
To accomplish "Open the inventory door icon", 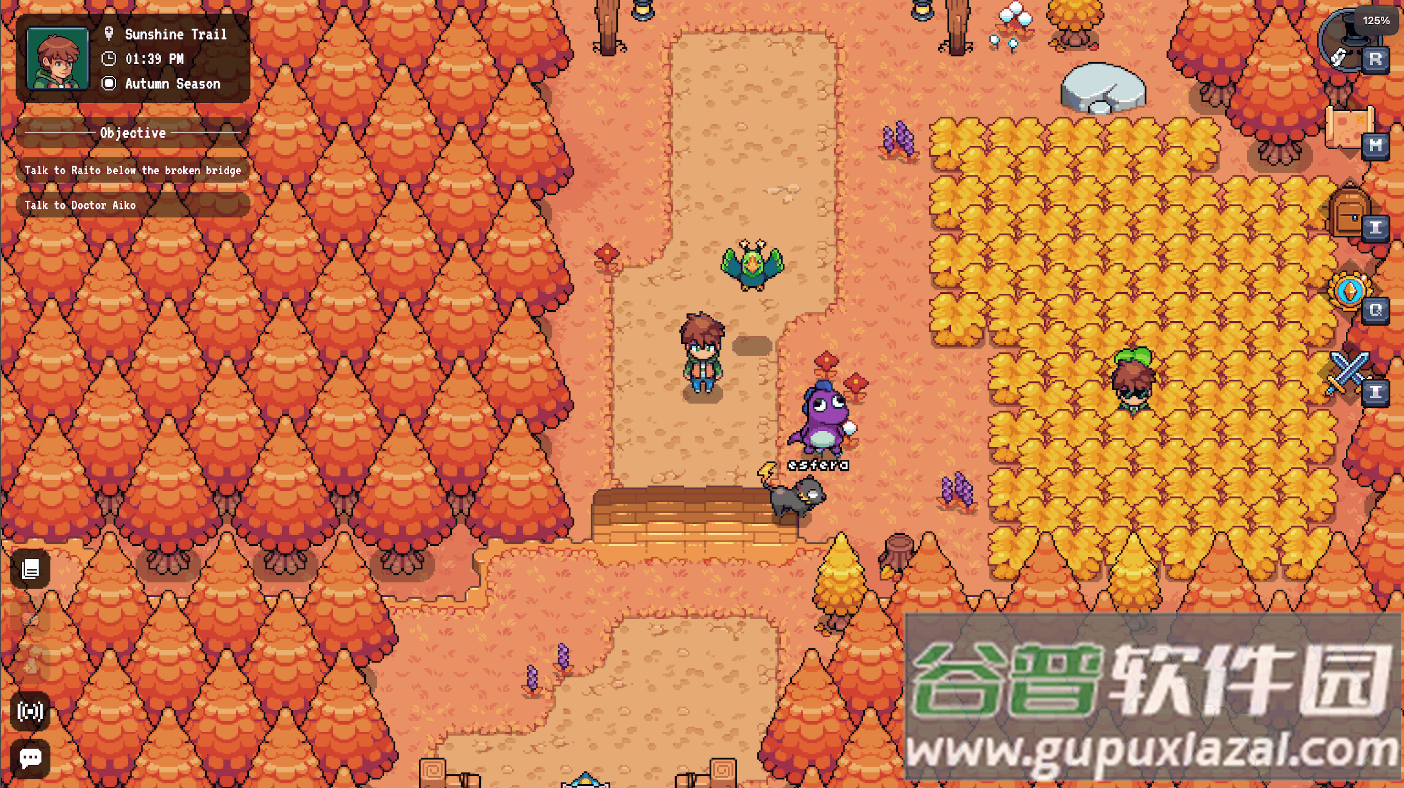I will [1347, 210].
